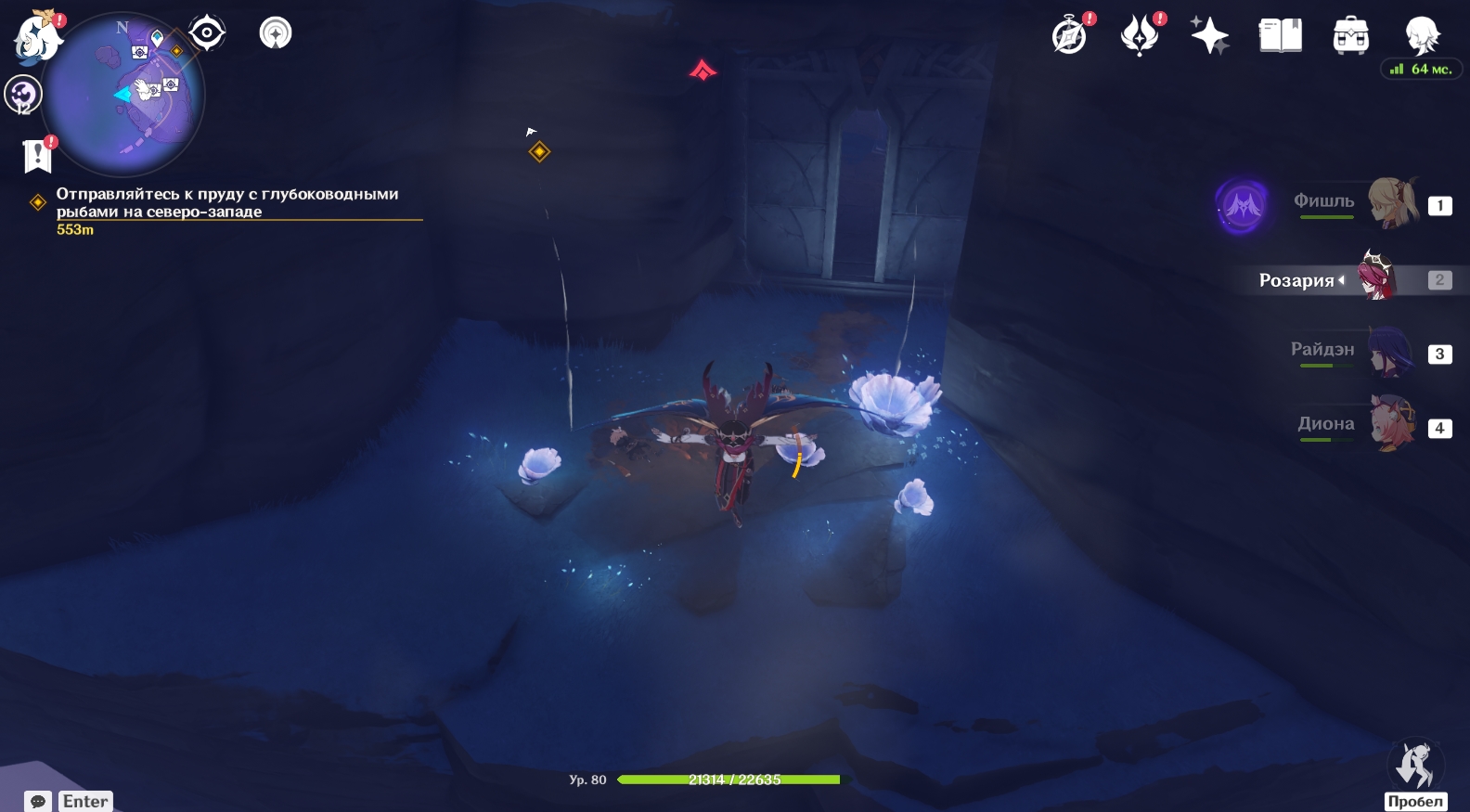Open the chat speech bubble
The image size is (1470, 812).
(38, 801)
